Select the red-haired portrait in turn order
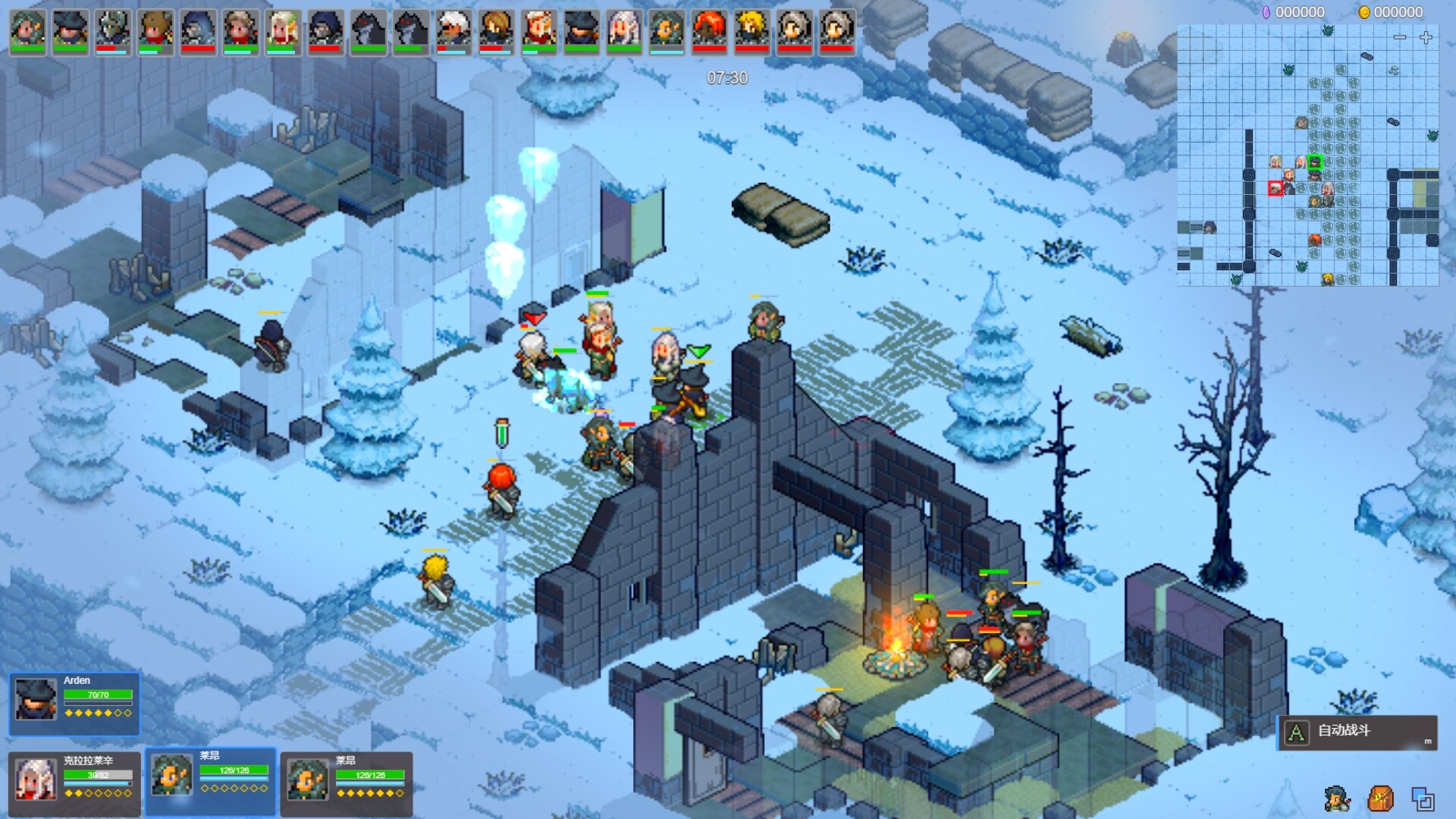Screen dimensions: 1456x819 point(709,31)
